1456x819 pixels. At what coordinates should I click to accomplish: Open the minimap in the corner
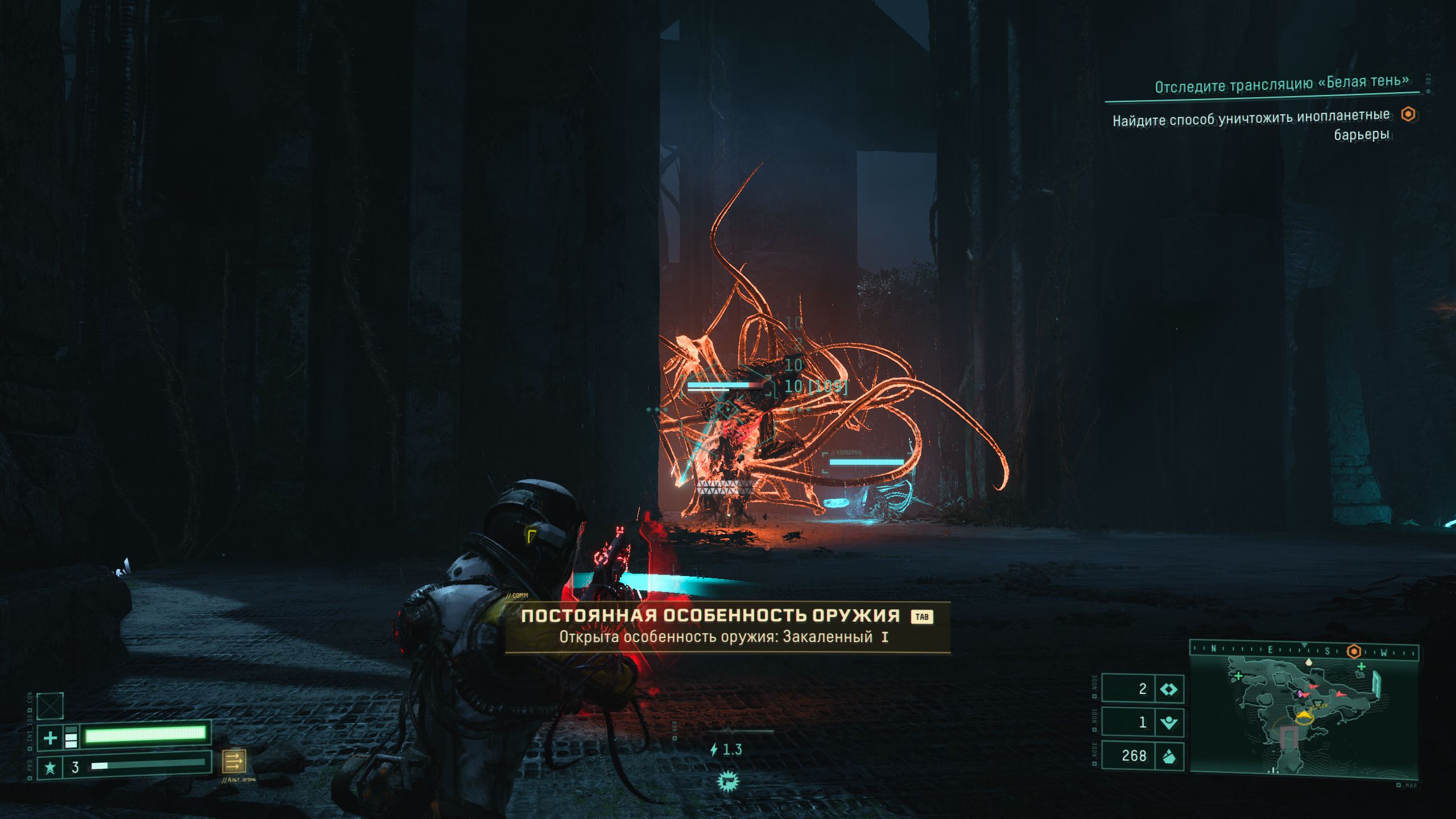click(1304, 714)
